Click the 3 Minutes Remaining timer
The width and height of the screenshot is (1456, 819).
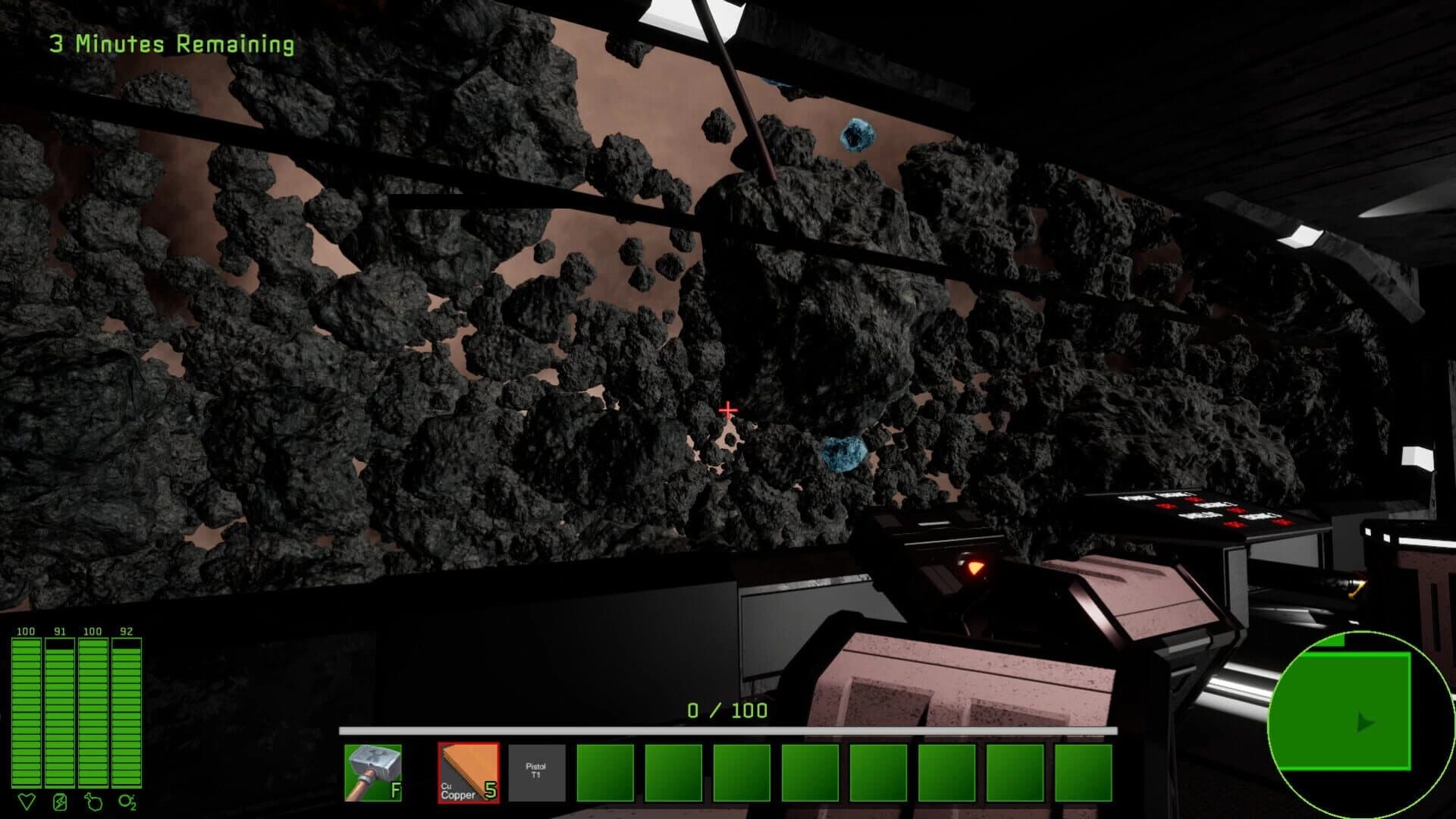coord(171,43)
